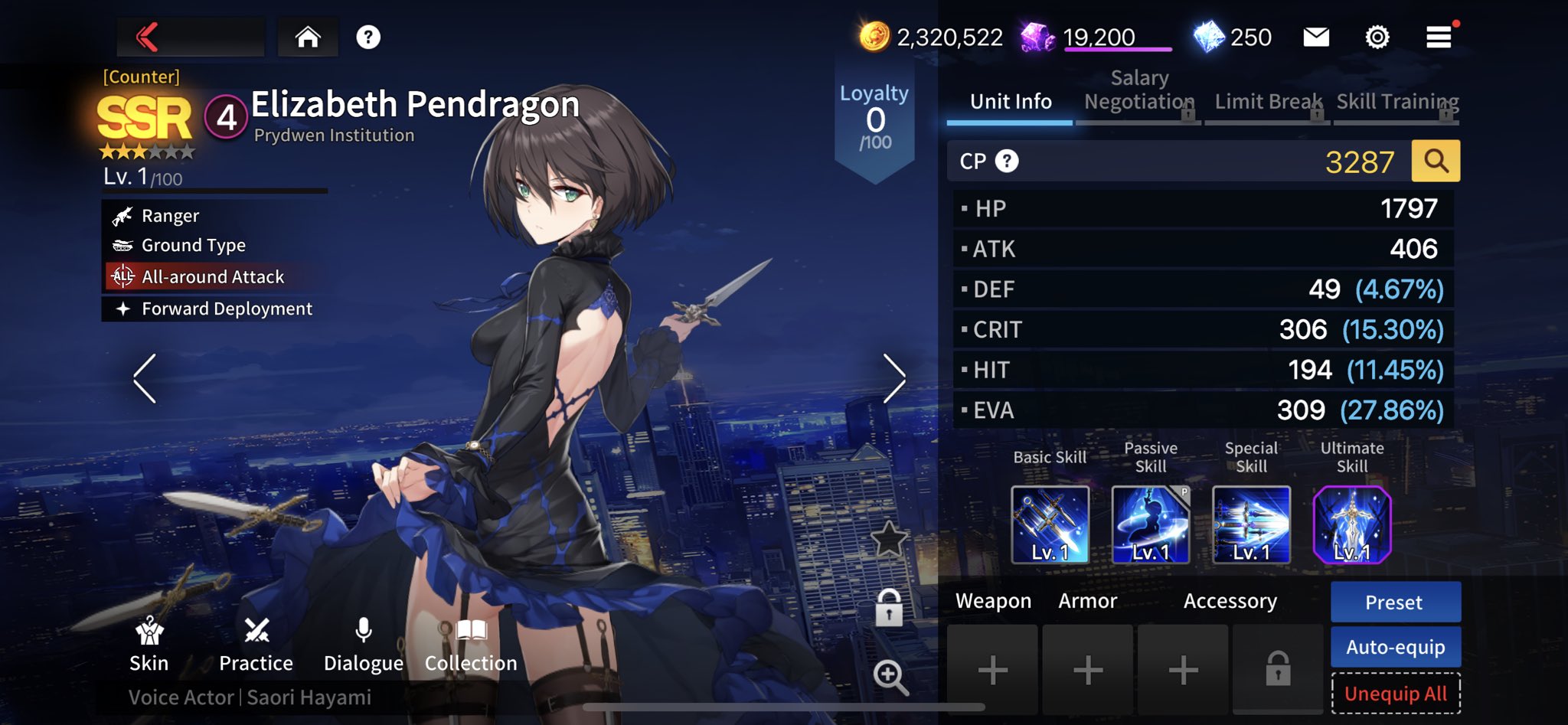Open the mail inbox
Screen dimensions: 1568x725
pyautogui.click(x=1316, y=37)
